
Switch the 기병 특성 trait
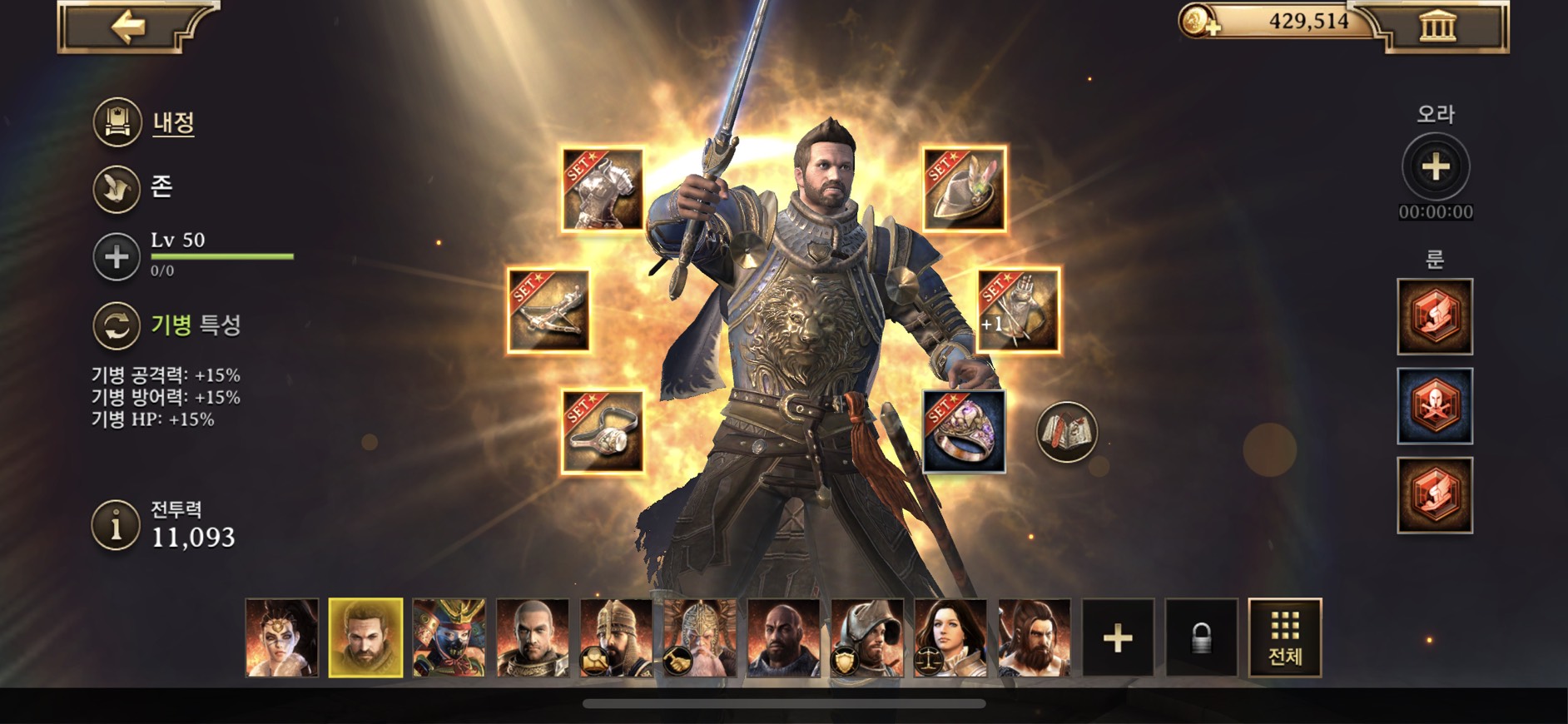coord(117,325)
